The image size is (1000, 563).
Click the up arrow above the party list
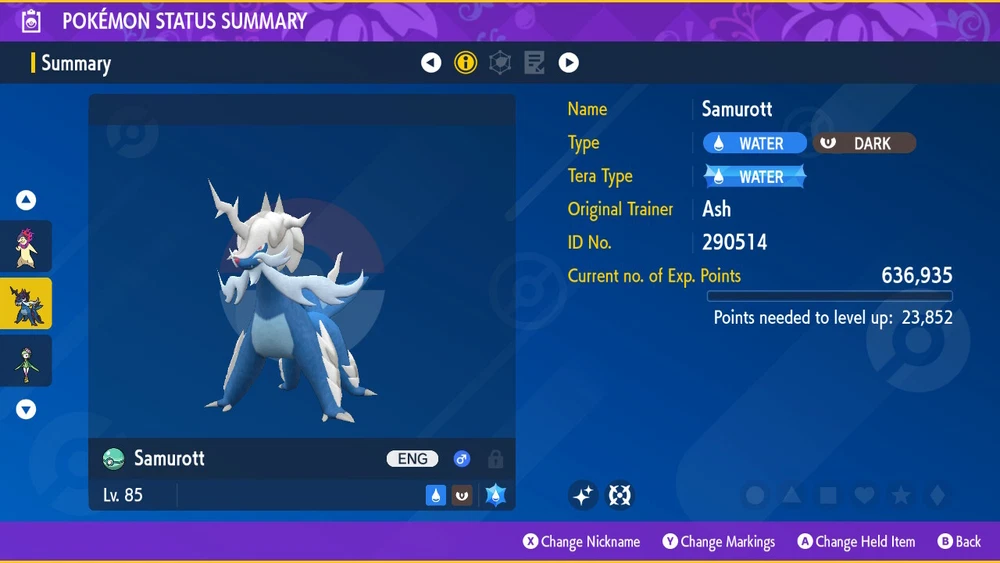click(x=26, y=201)
